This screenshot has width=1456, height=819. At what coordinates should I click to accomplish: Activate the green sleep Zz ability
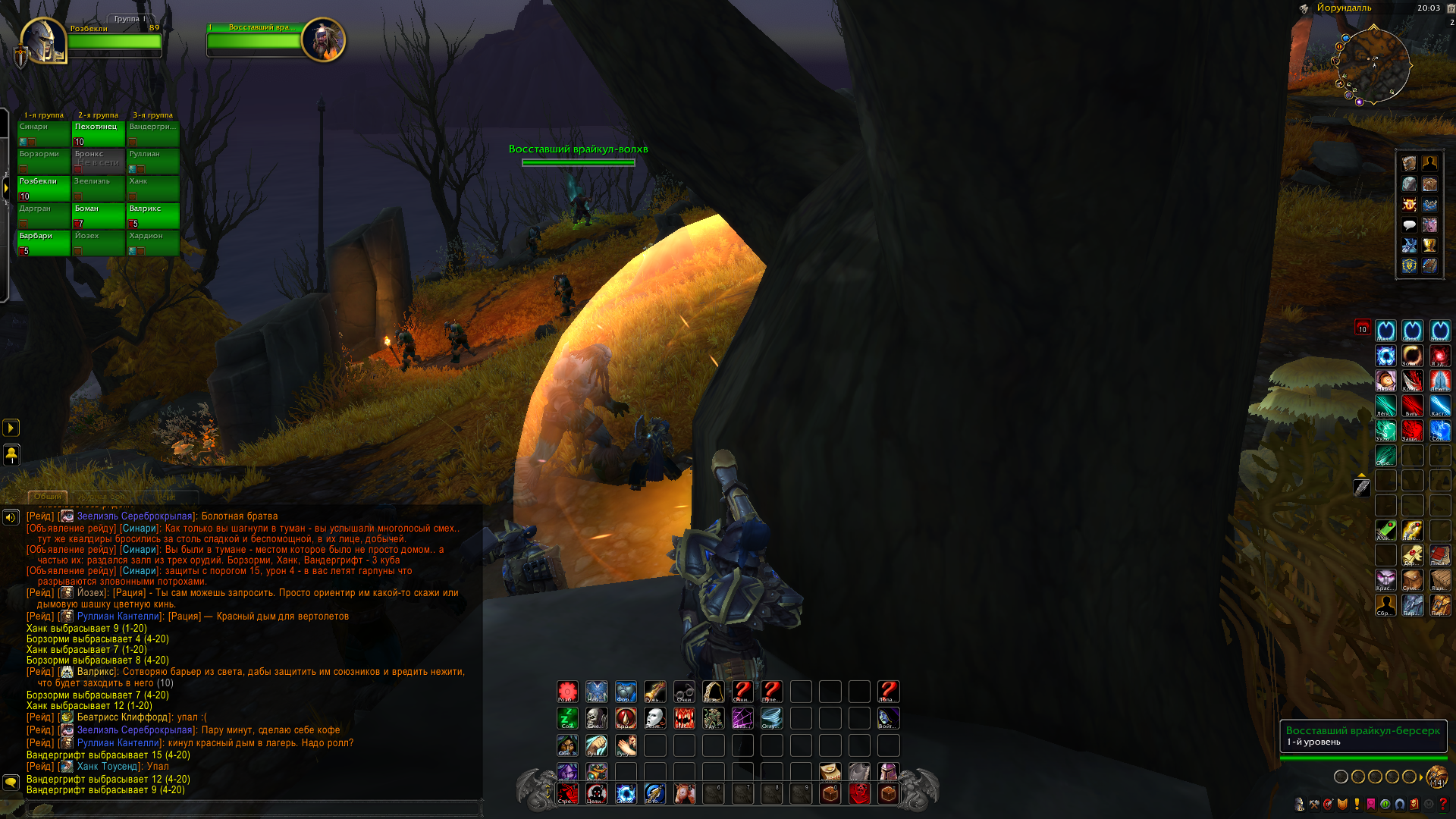point(567,718)
